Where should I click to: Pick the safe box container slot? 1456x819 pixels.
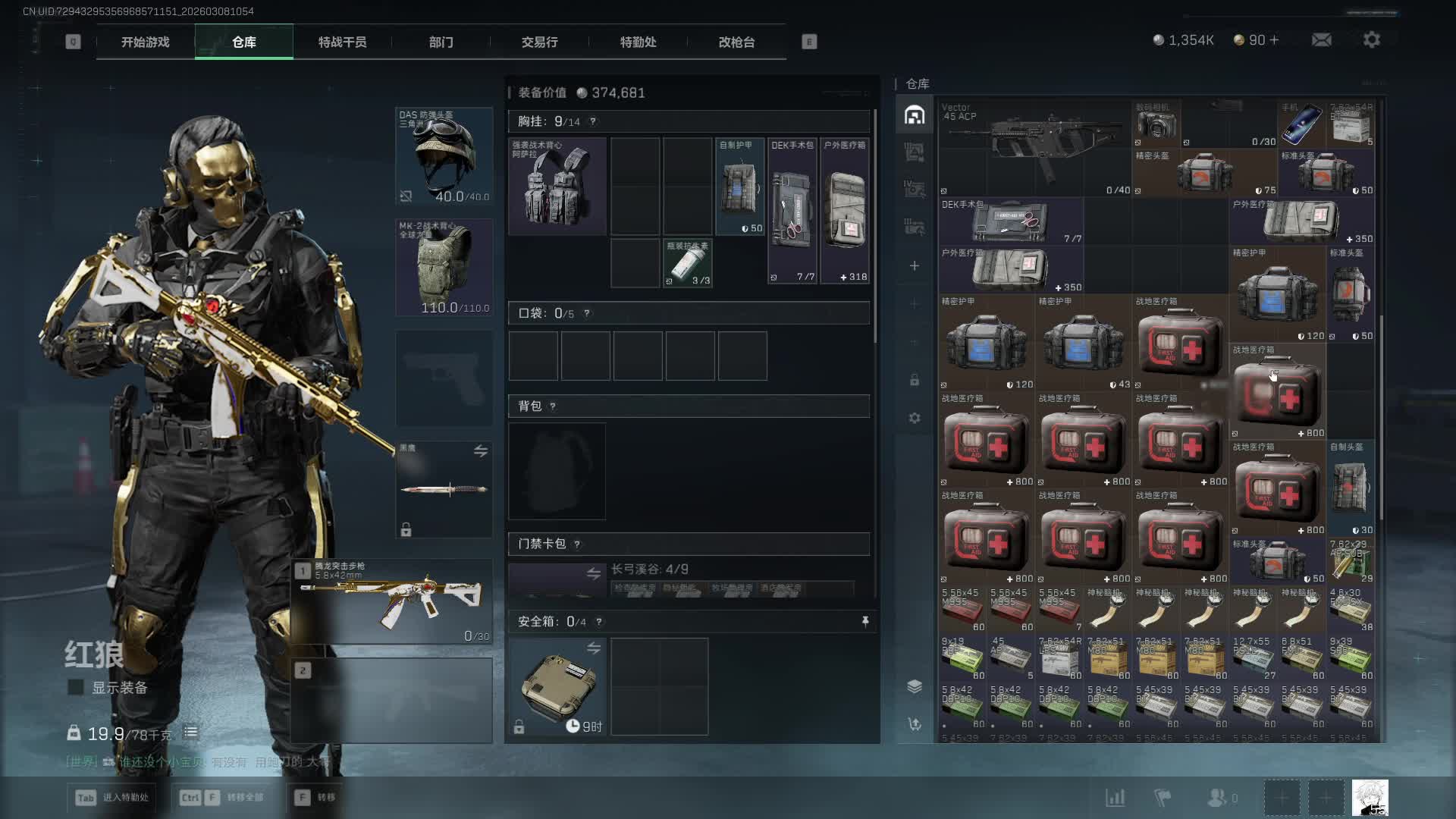click(557, 686)
